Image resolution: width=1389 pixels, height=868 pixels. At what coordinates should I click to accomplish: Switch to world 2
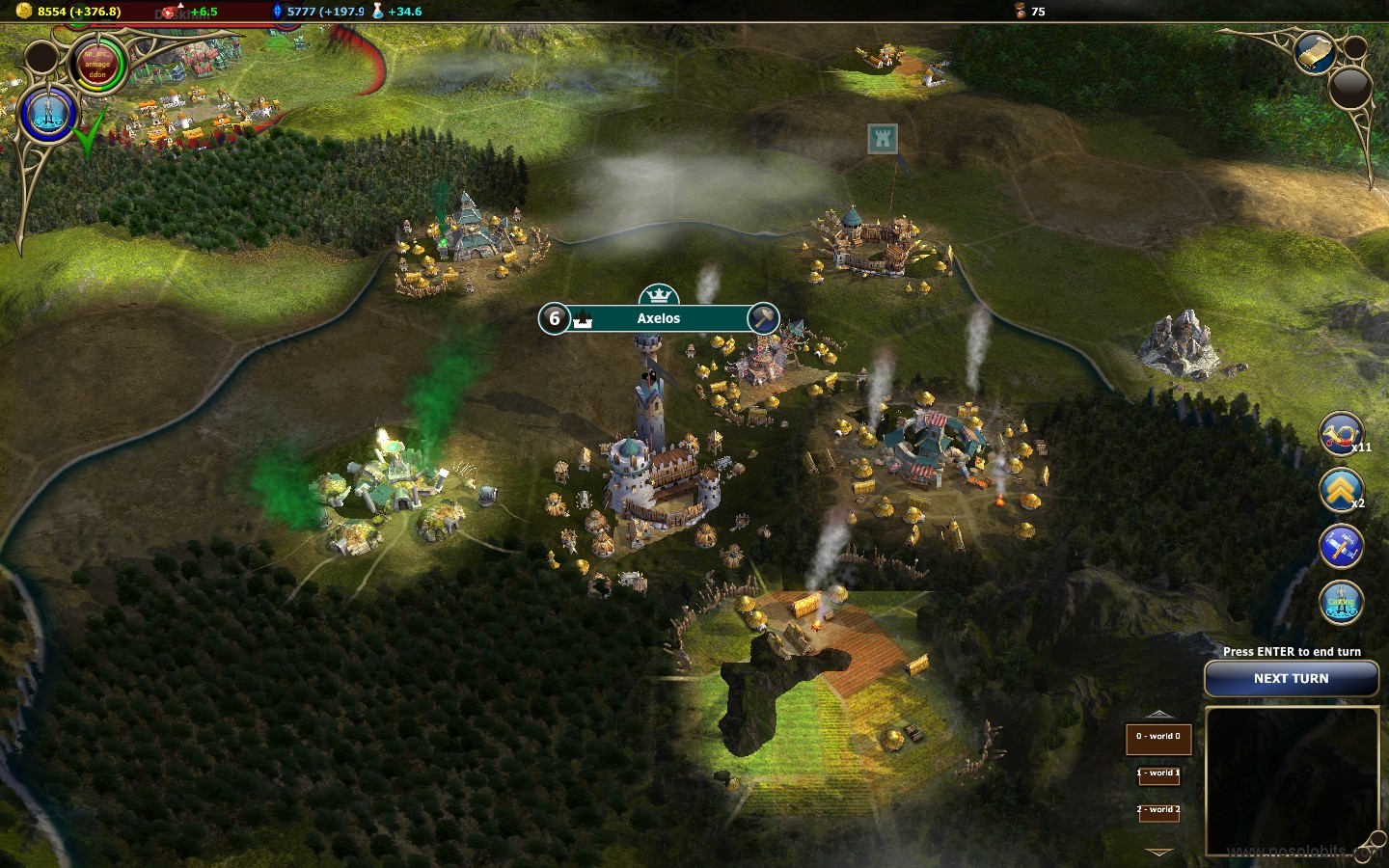1158,810
